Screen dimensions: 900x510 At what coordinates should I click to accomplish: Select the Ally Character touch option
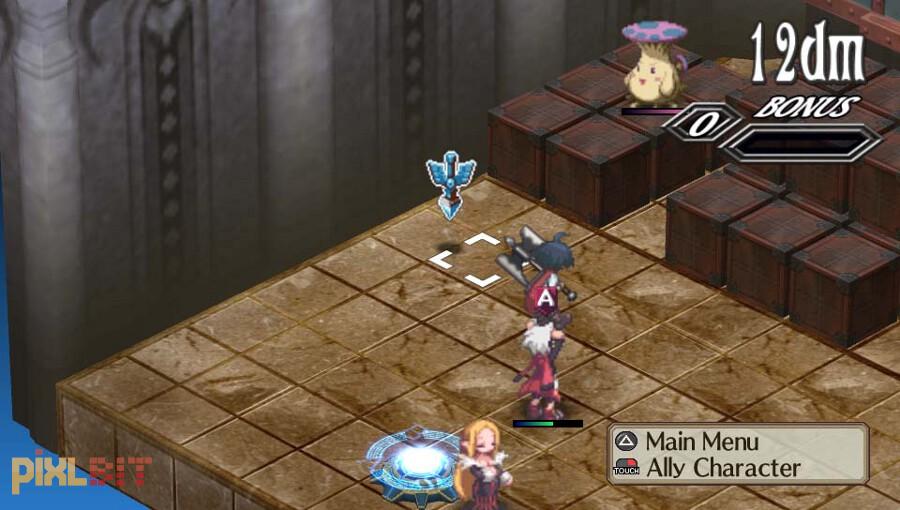coord(722,467)
